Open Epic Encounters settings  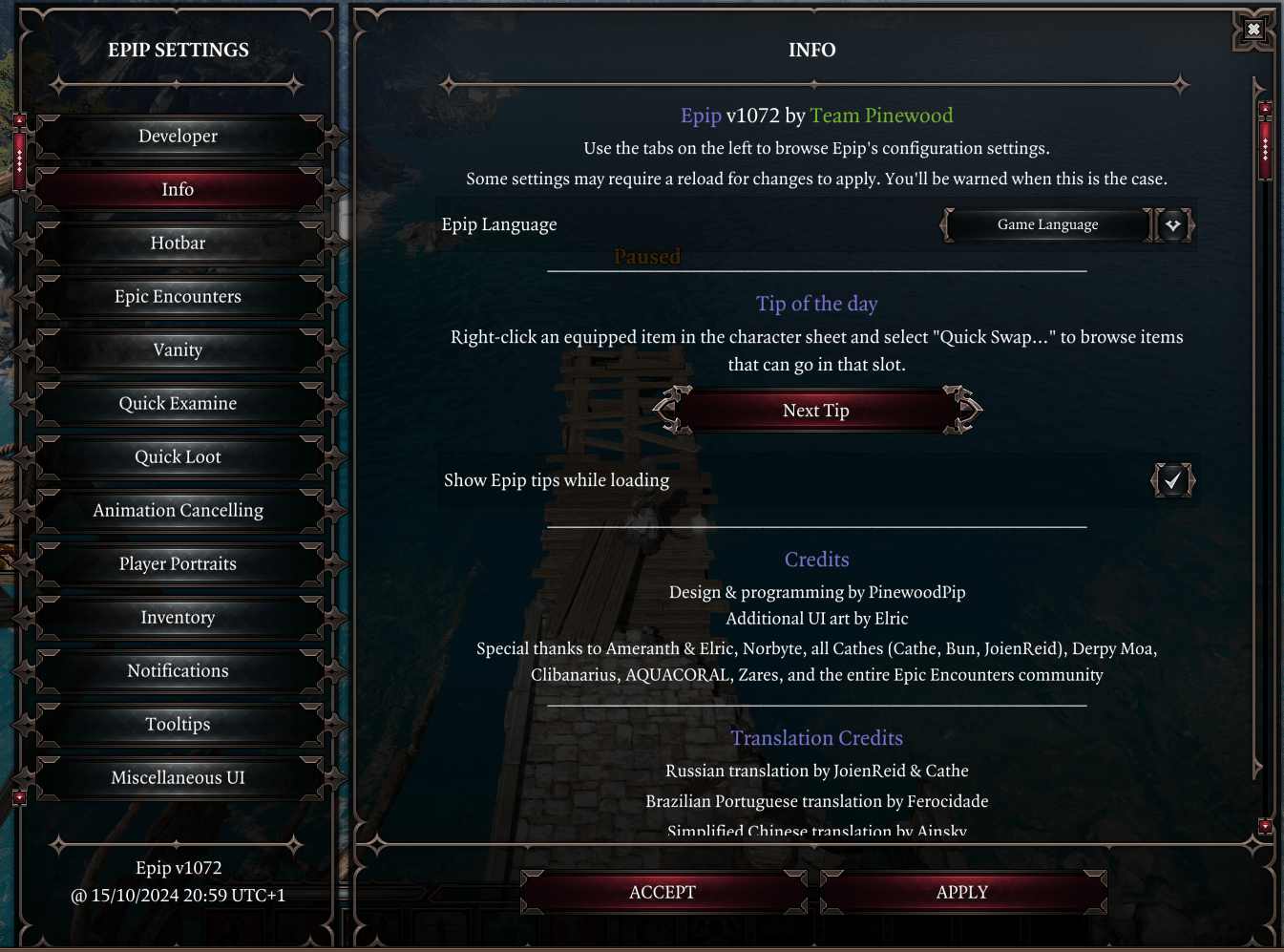178,297
